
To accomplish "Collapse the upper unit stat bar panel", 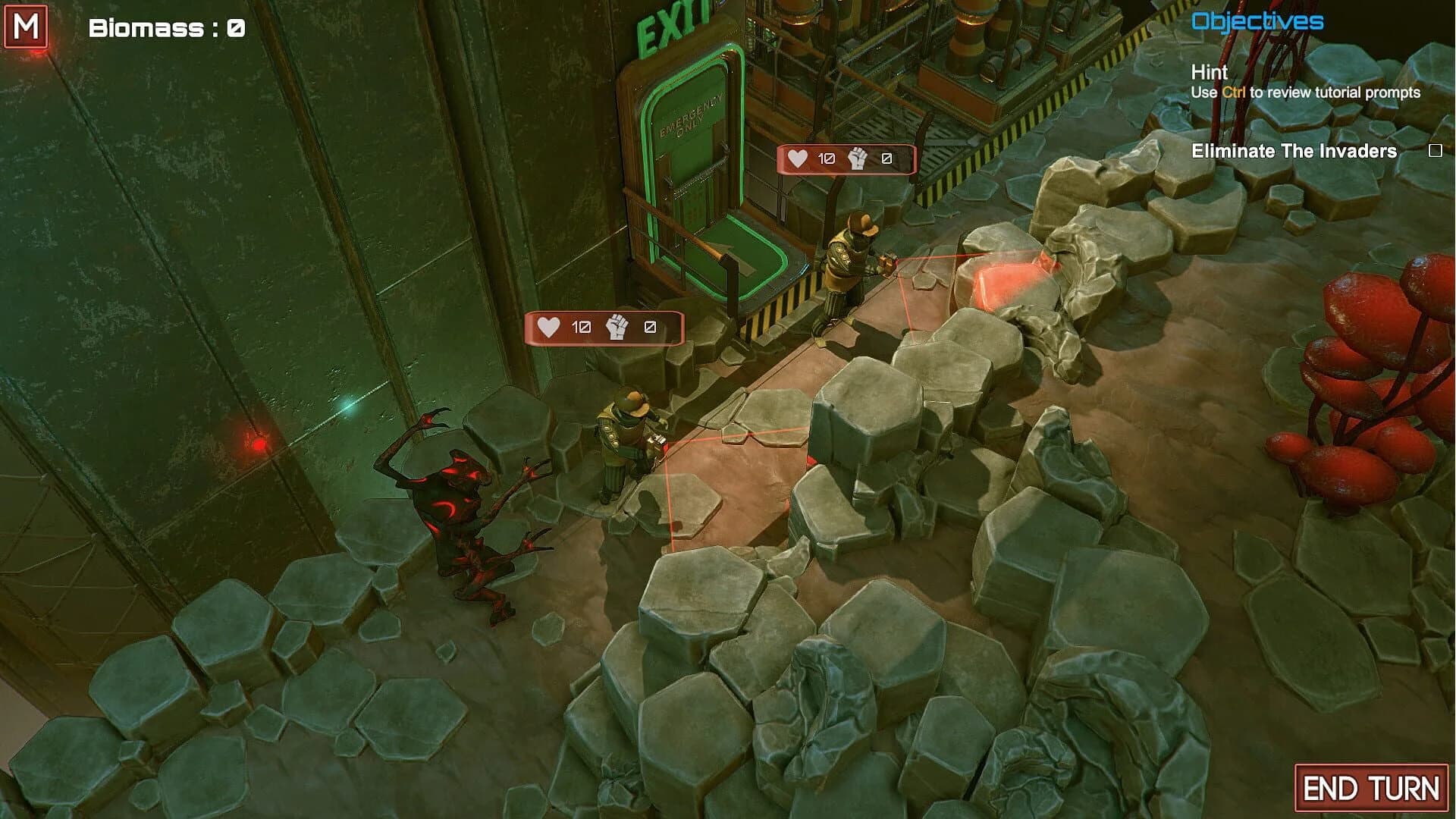I will point(846,159).
